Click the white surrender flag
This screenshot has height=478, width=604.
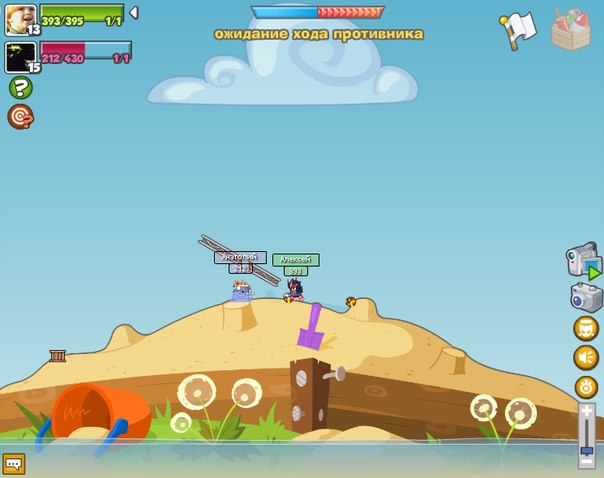[x=520, y=29]
